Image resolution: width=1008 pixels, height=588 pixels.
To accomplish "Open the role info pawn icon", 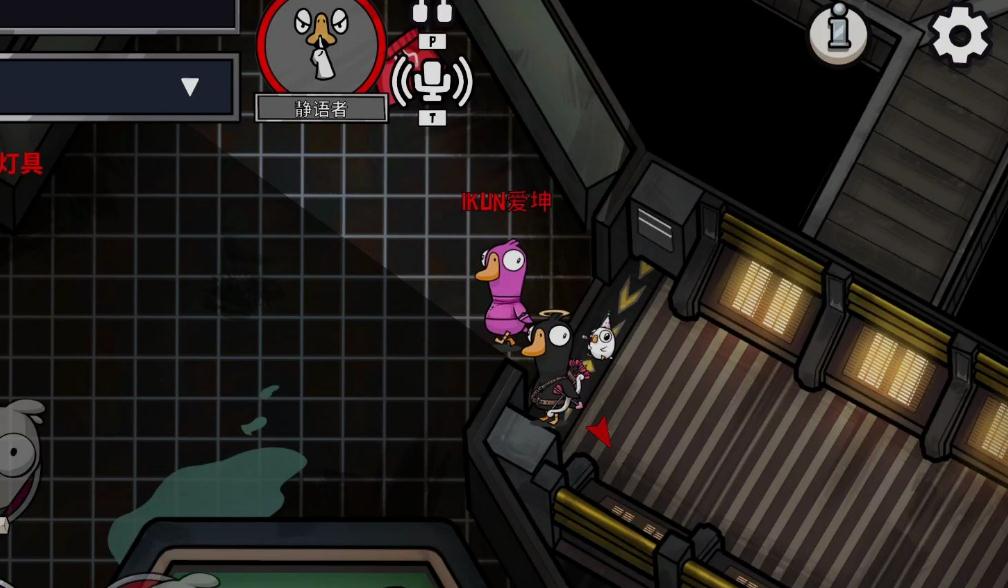I will coord(837,33).
